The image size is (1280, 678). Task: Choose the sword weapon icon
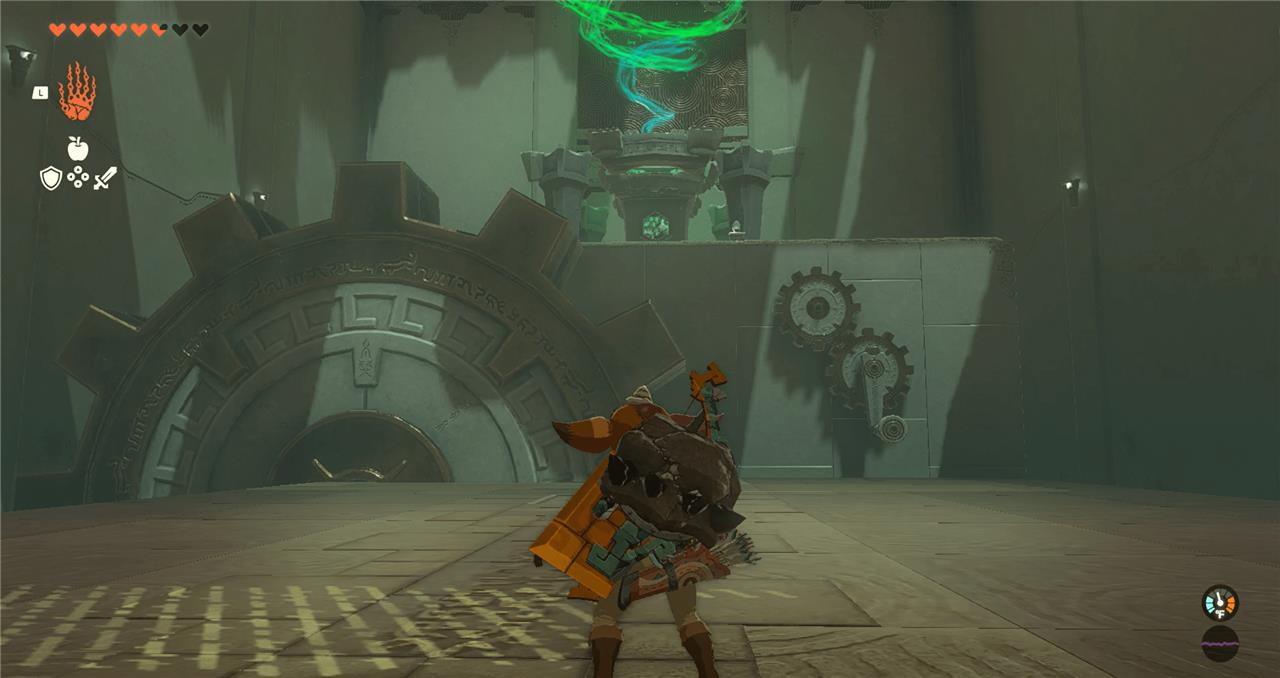click(105, 178)
